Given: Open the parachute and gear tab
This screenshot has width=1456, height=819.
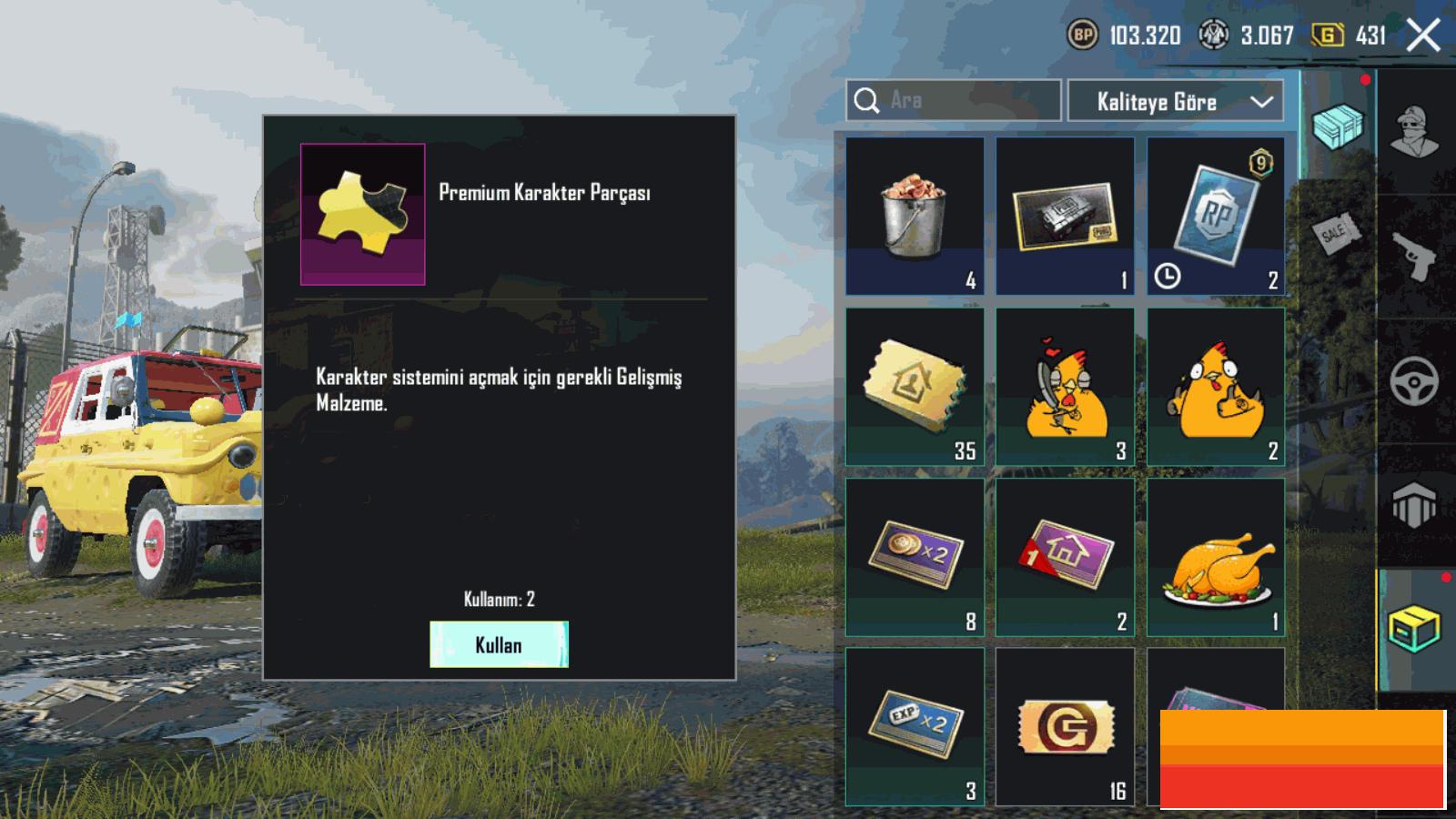Looking at the screenshot, I should pyautogui.click(x=1415, y=505).
